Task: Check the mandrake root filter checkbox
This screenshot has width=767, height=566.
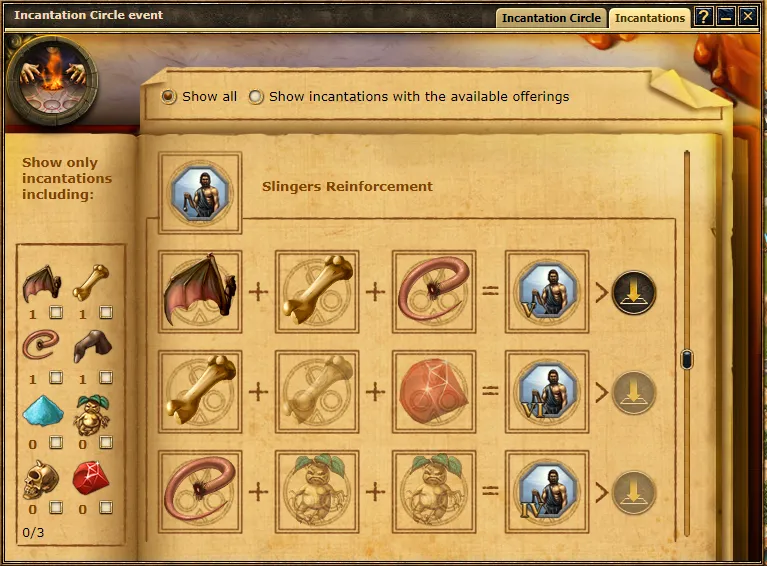Action: click(x=106, y=443)
